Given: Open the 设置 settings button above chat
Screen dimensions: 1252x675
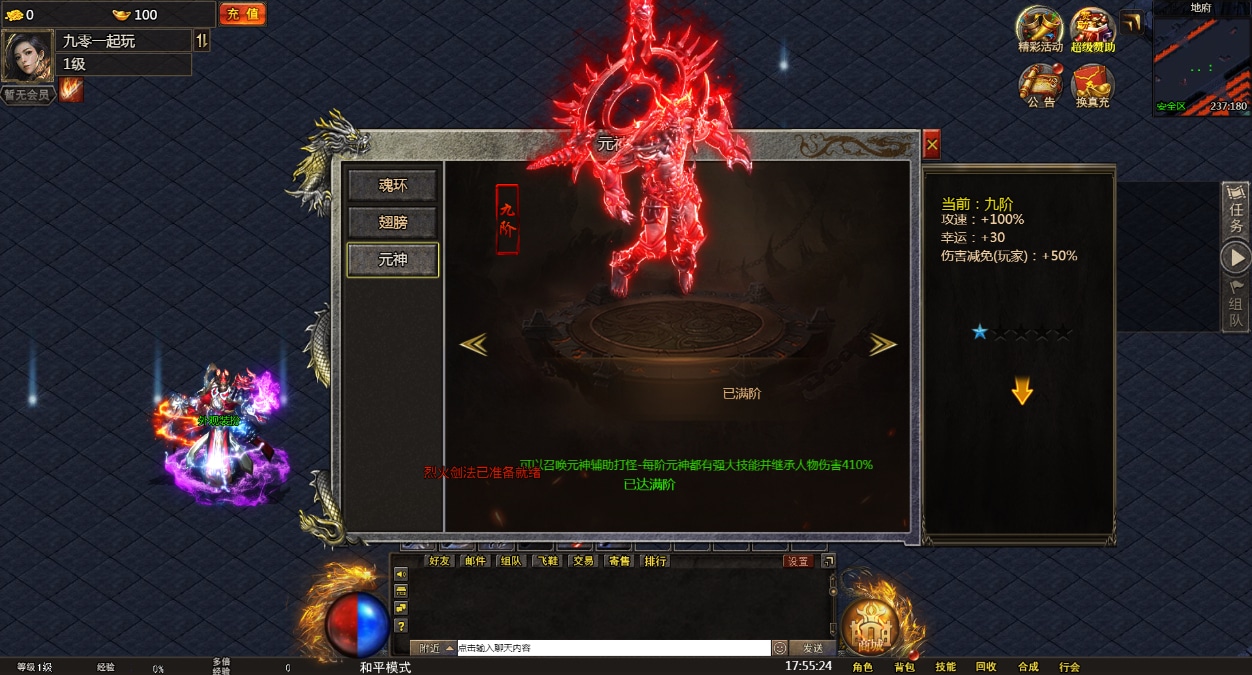Looking at the screenshot, I should tap(798, 561).
